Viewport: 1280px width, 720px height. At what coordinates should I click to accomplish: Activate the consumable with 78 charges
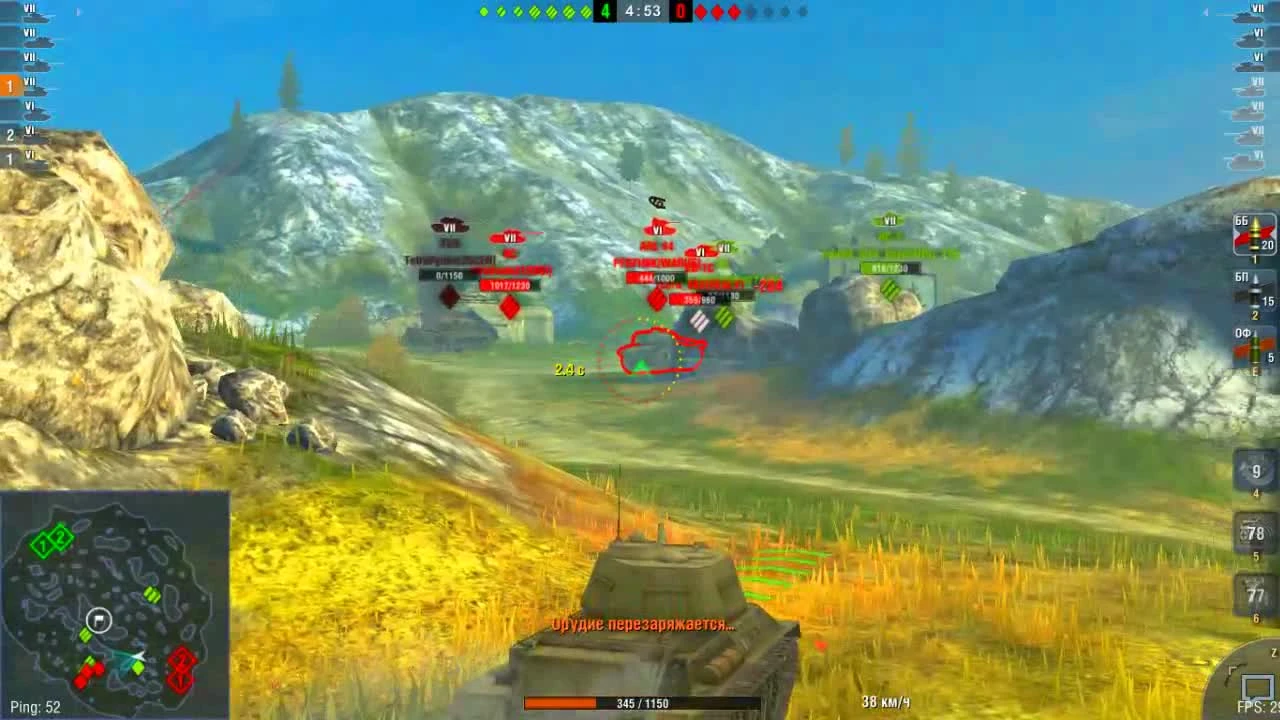point(1254,535)
